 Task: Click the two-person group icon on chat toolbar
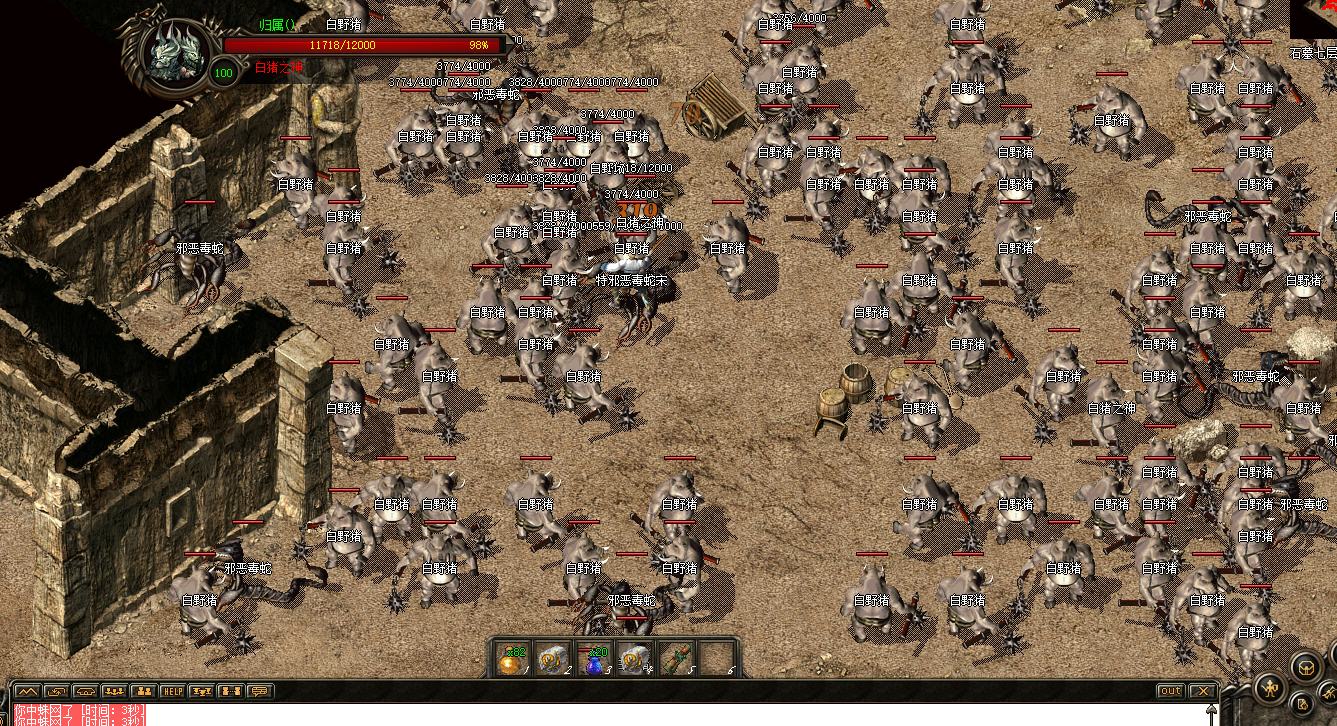coord(144,691)
